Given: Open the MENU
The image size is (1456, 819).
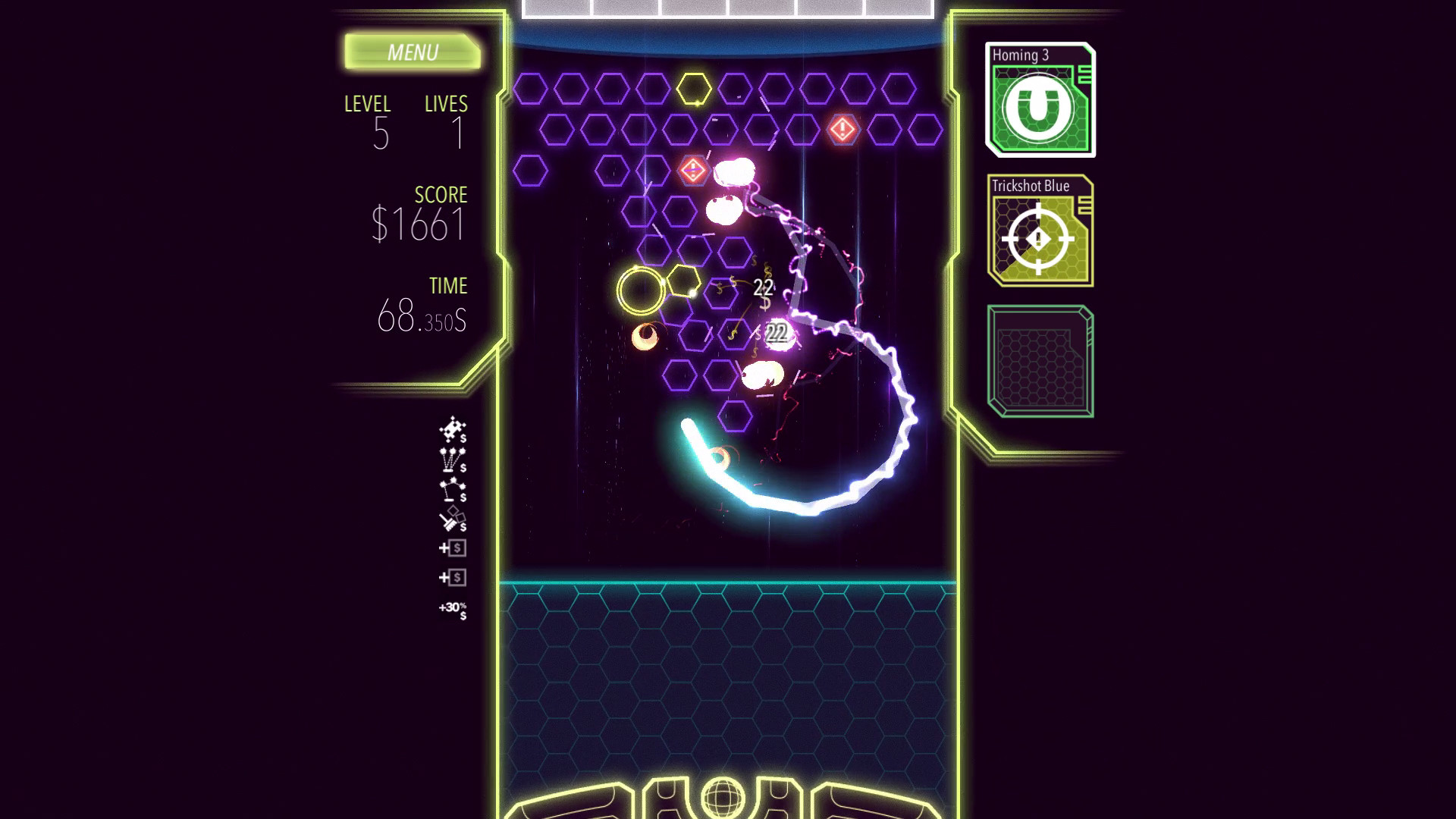Looking at the screenshot, I should coord(413,52).
